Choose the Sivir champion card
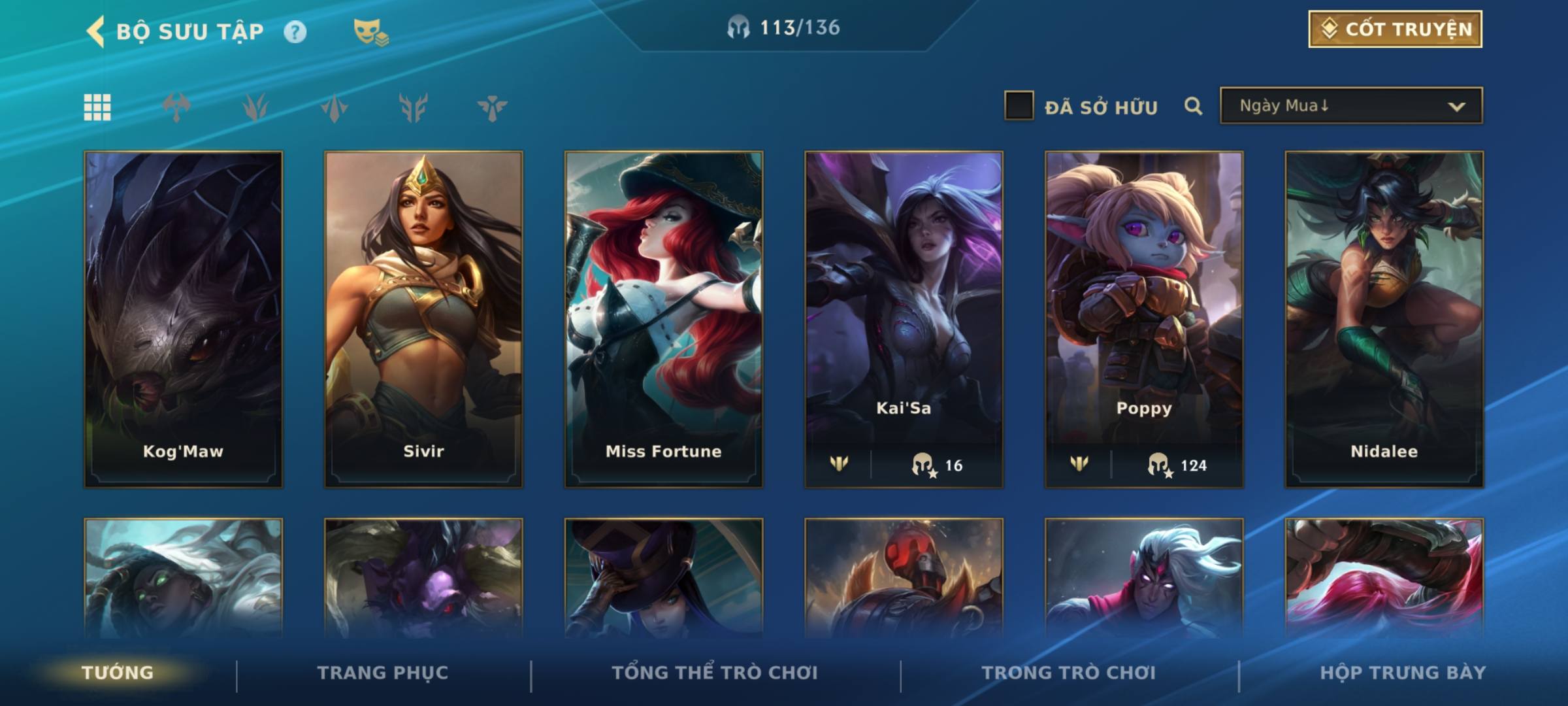Image resolution: width=1568 pixels, height=706 pixels. [423, 319]
